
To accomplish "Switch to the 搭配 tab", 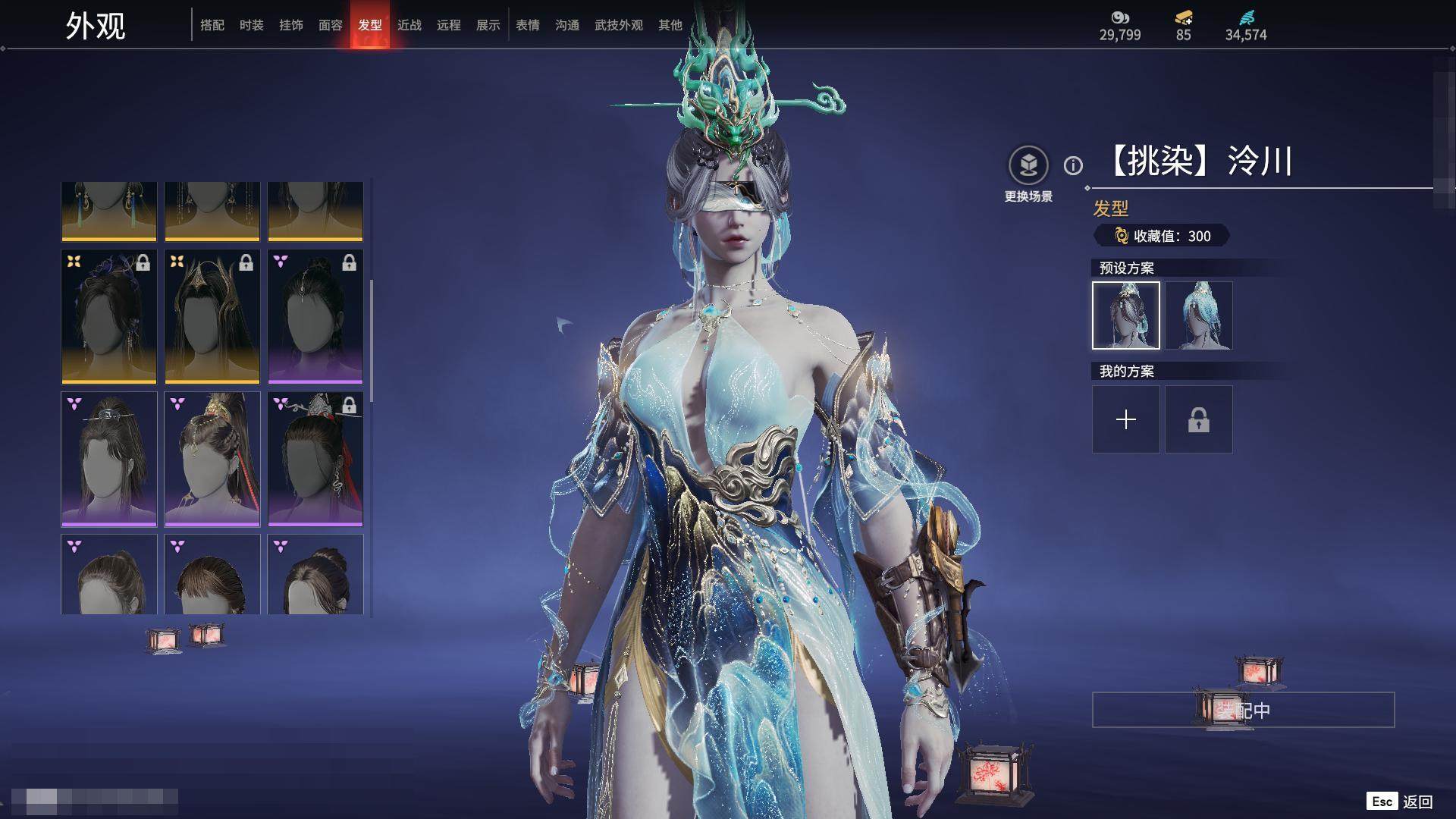I will pyautogui.click(x=212, y=25).
